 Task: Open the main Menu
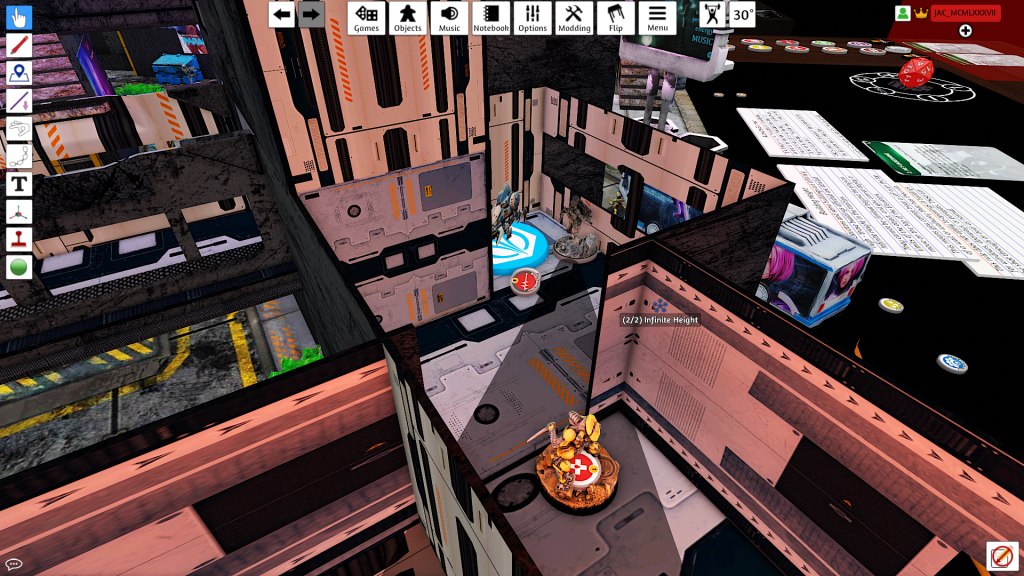[x=657, y=17]
